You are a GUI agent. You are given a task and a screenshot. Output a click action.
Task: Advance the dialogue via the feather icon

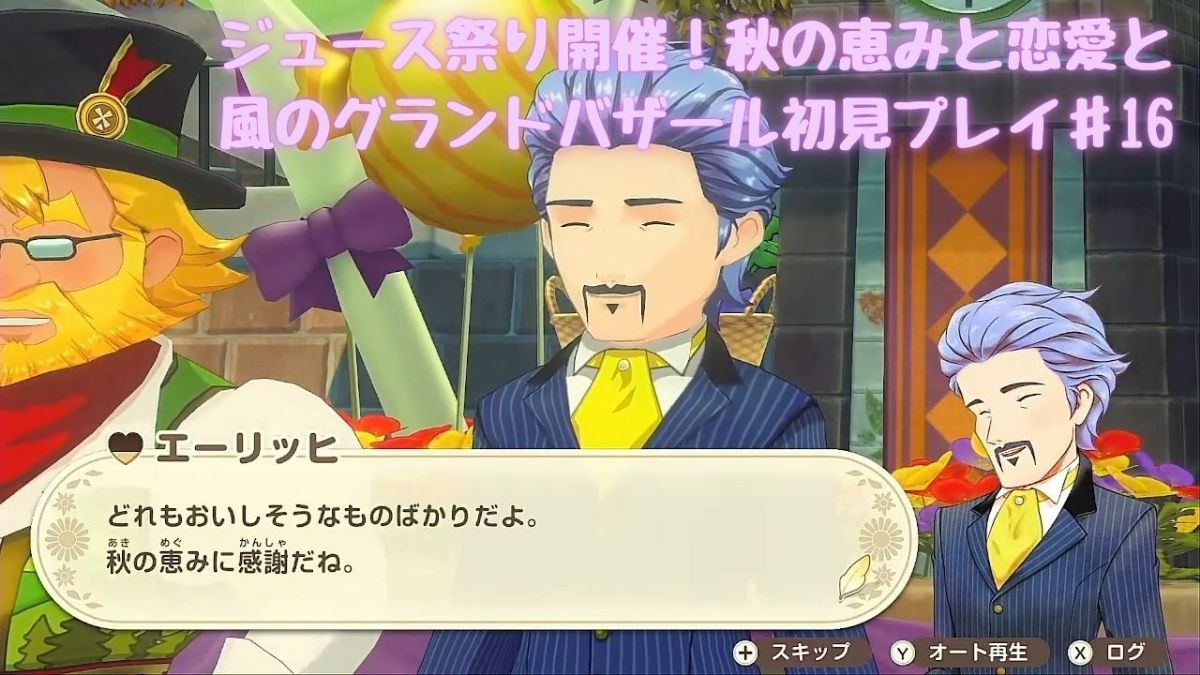coord(854,577)
